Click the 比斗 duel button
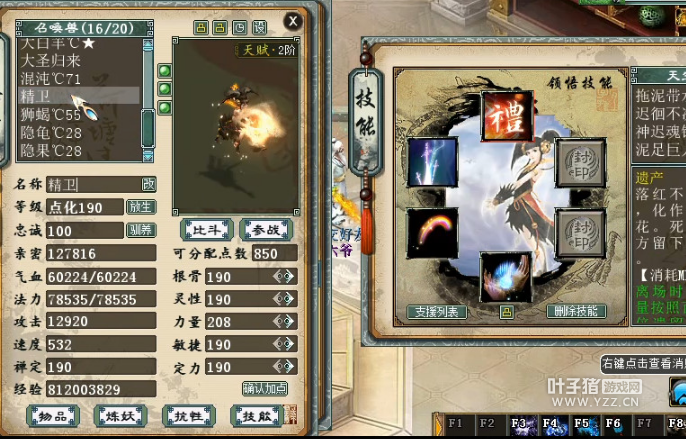The image size is (686, 439). 207,230
